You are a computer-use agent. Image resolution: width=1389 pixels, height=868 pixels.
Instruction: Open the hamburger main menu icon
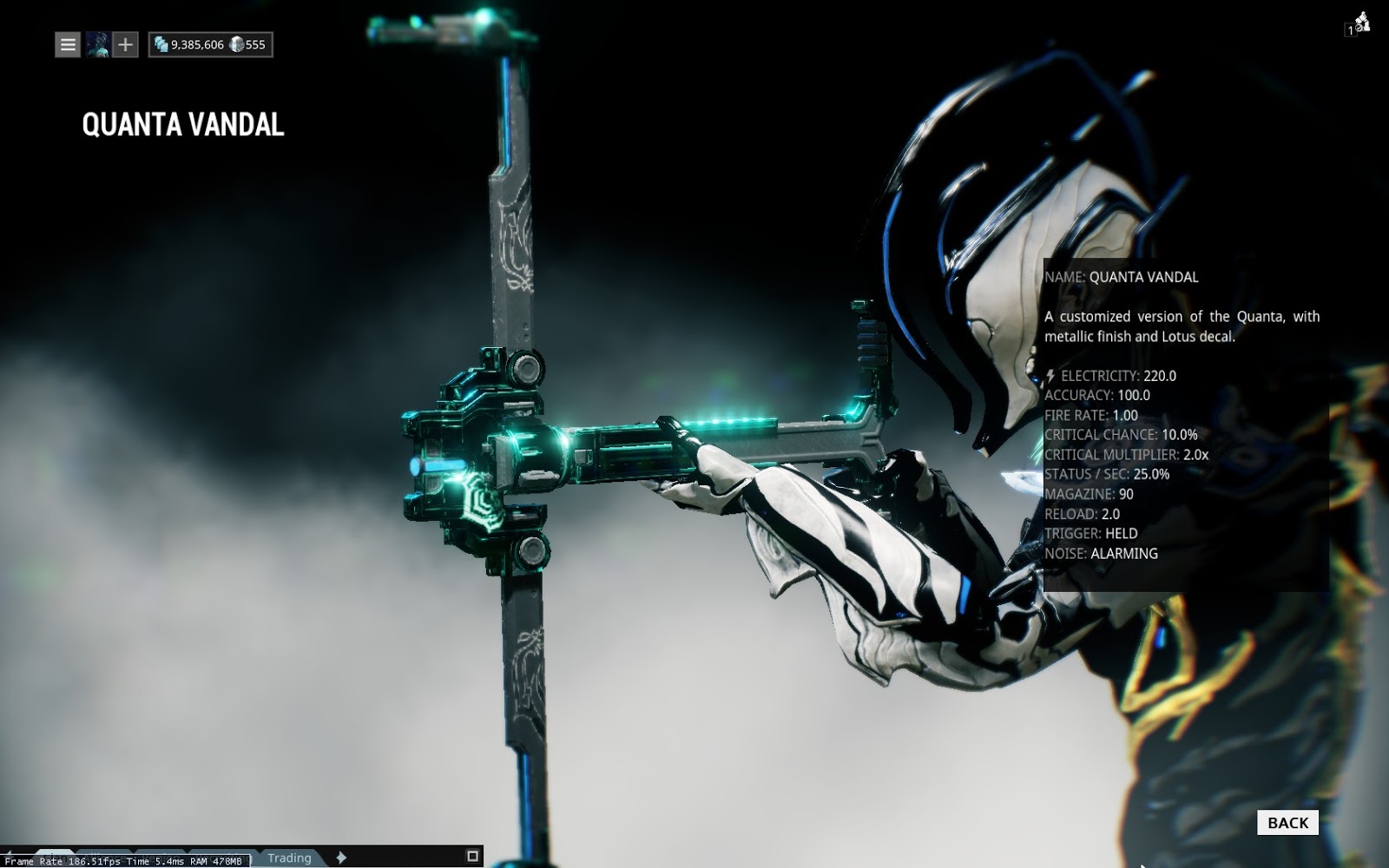click(68, 44)
